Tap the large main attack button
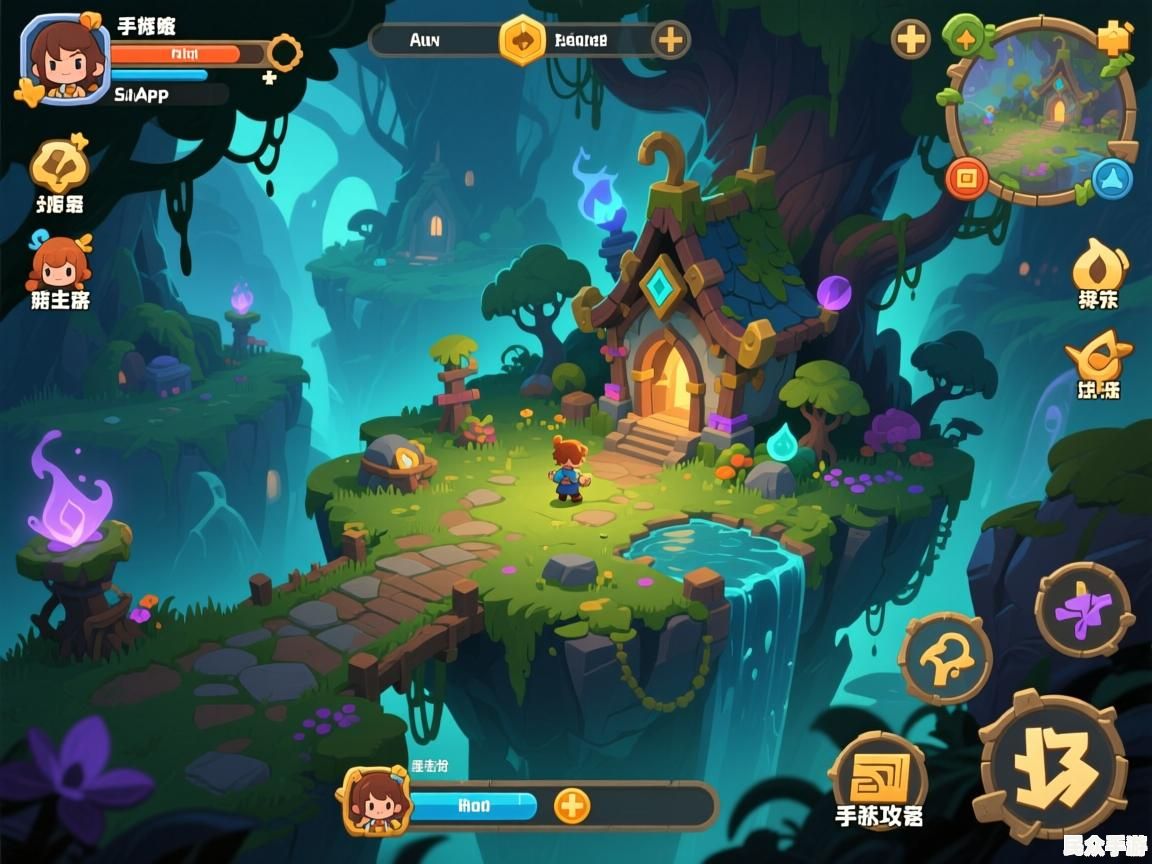This screenshot has width=1152, height=864. click(1051, 767)
